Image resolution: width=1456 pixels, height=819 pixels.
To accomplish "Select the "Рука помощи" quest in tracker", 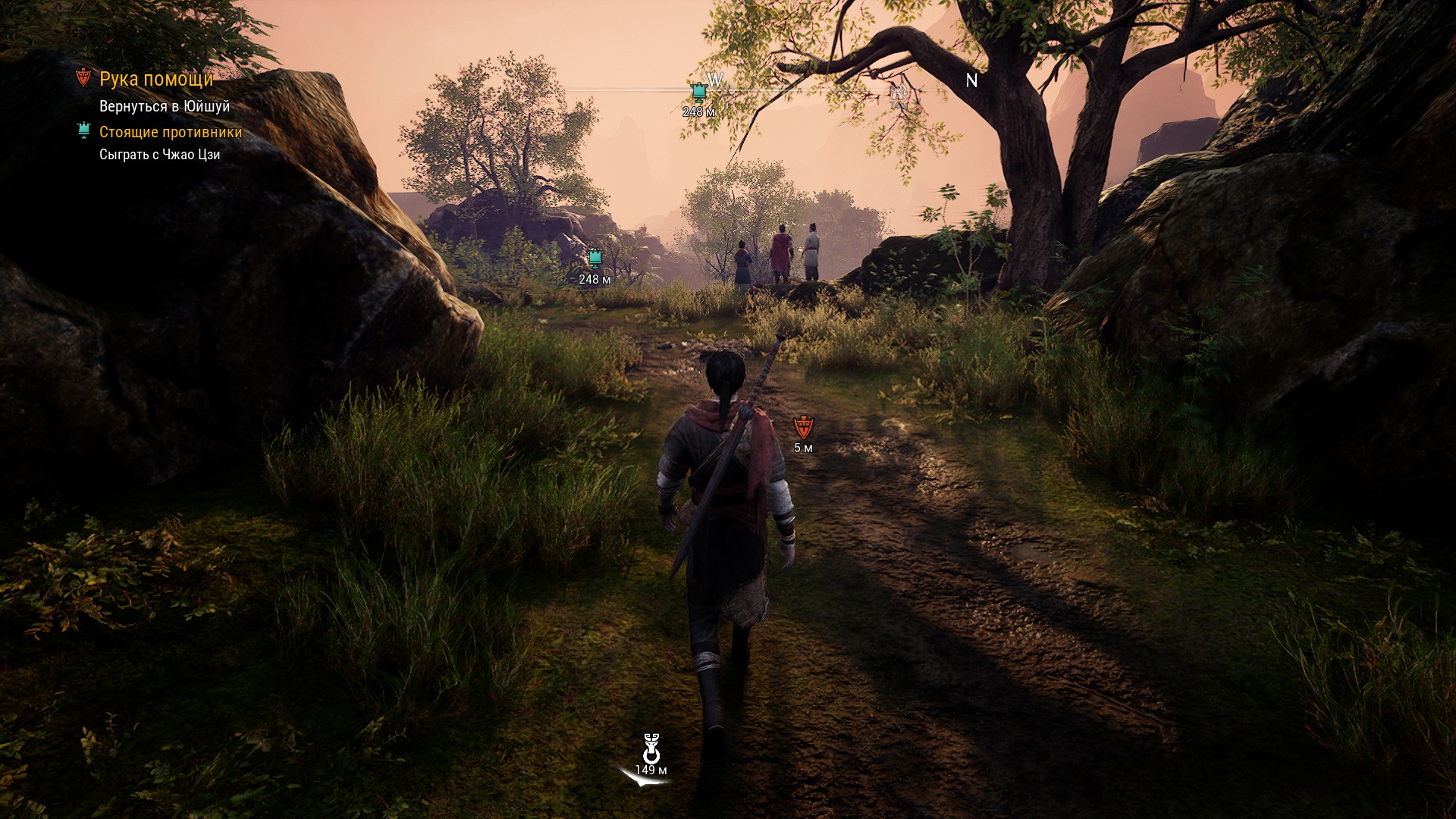I will [156, 79].
